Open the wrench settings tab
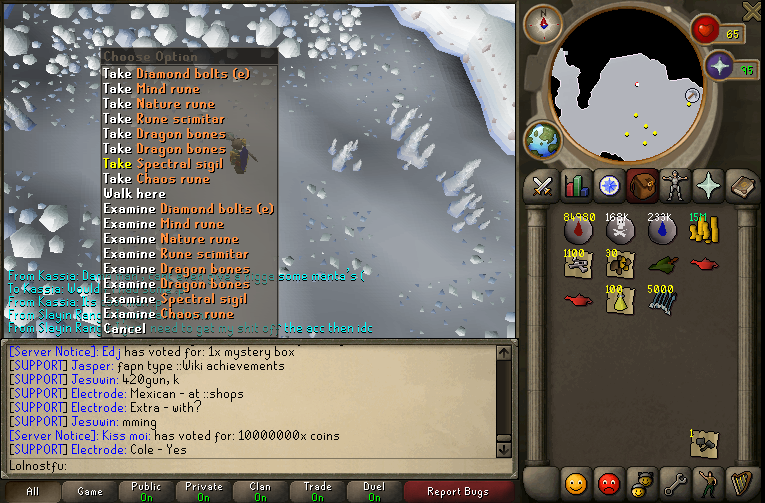 (675, 481)
